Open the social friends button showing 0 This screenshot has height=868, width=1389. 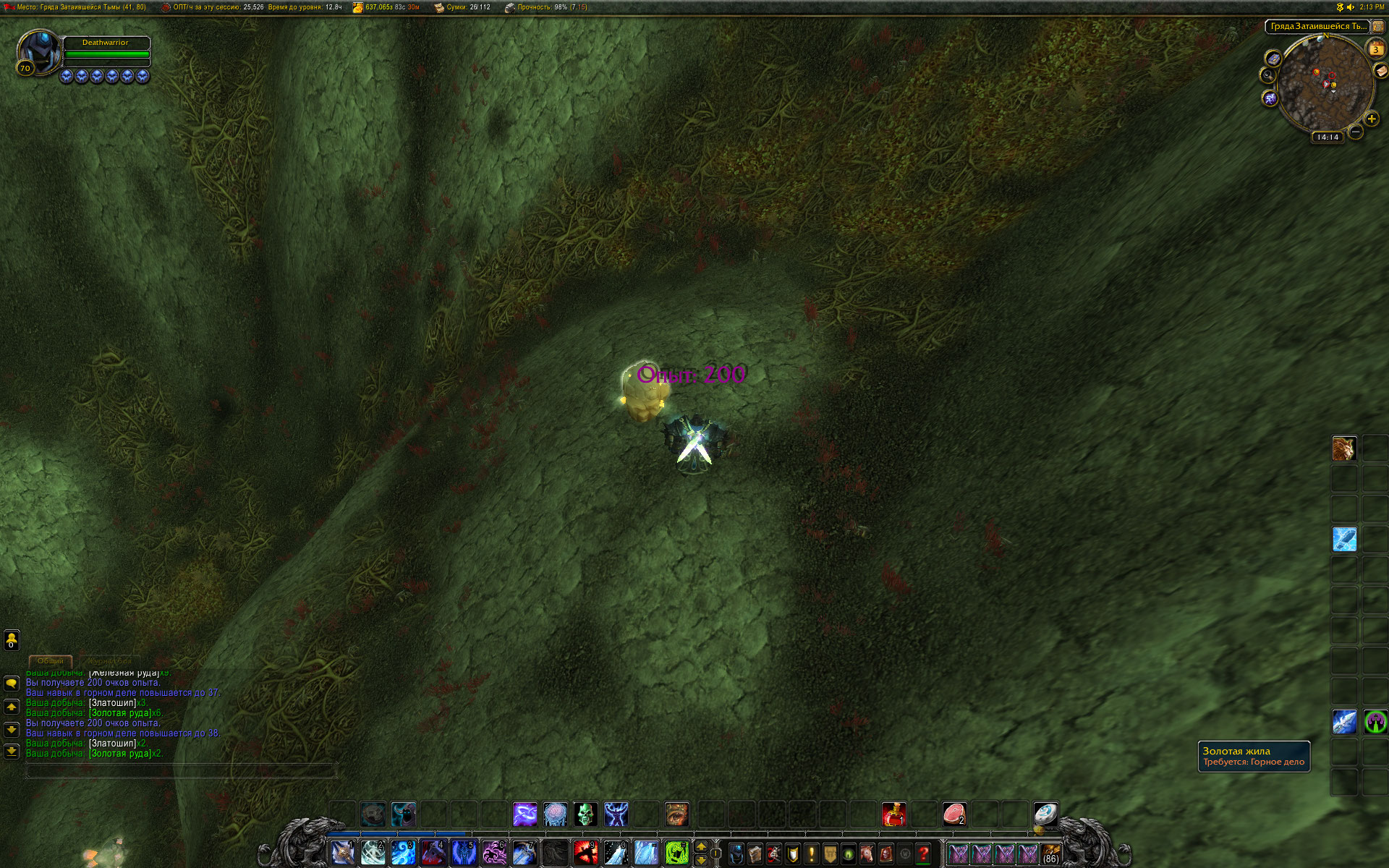12,639
